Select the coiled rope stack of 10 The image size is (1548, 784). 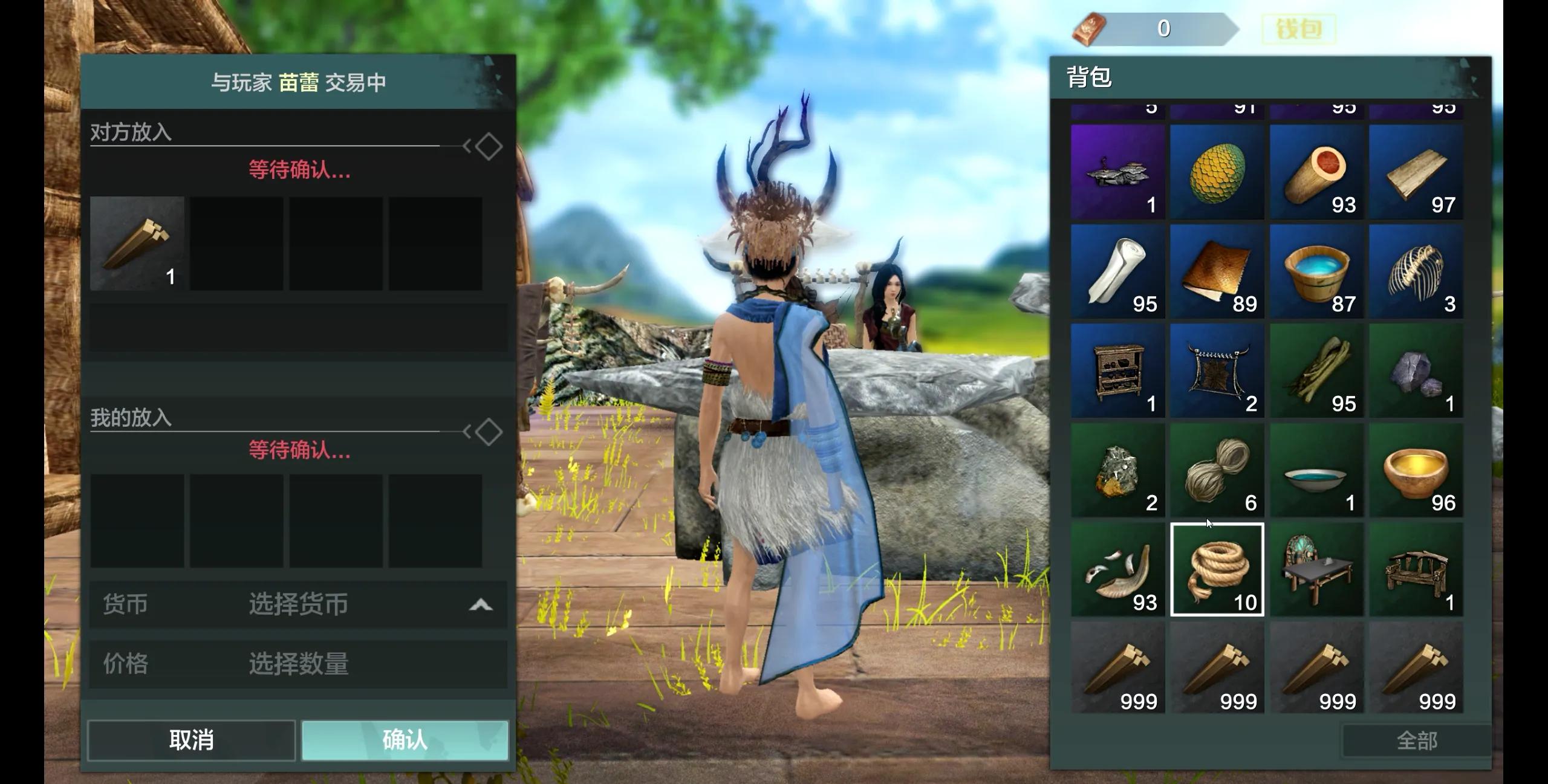pos(1217,569)
